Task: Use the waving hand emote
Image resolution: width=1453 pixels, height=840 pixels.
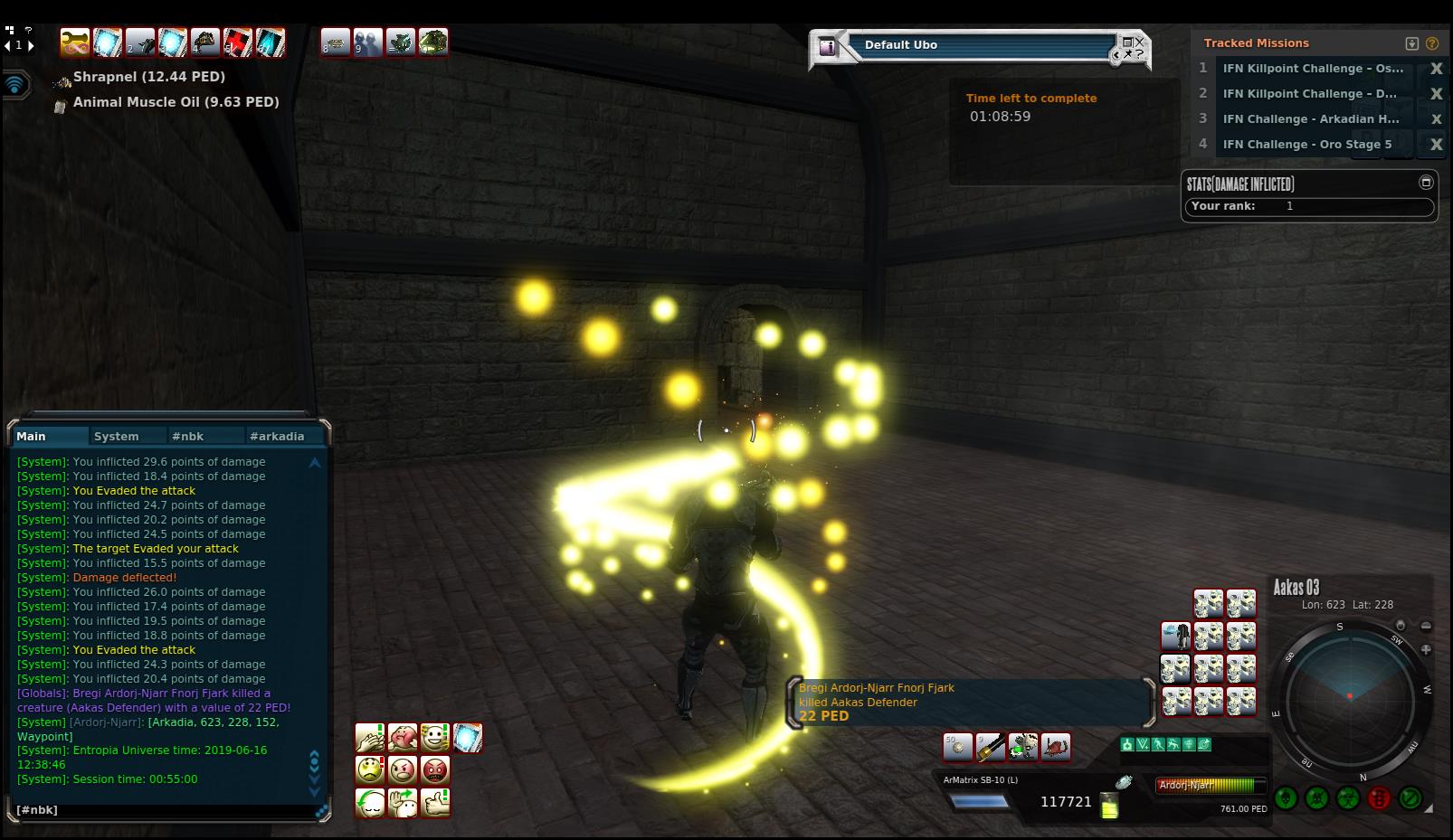Action: click(403, 803)
